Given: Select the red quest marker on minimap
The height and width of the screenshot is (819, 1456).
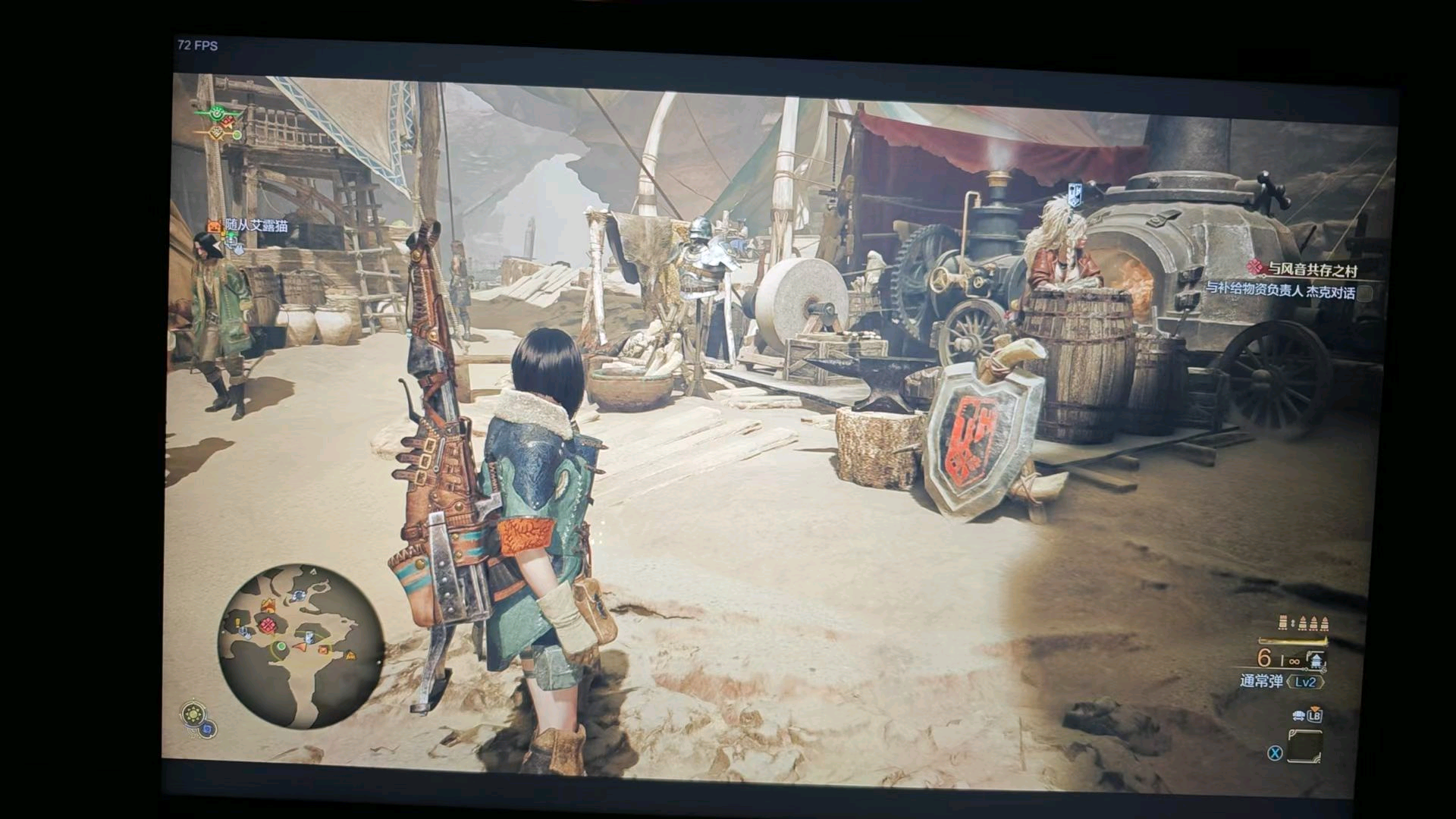Looking at the screenshot, I should 267,626.
